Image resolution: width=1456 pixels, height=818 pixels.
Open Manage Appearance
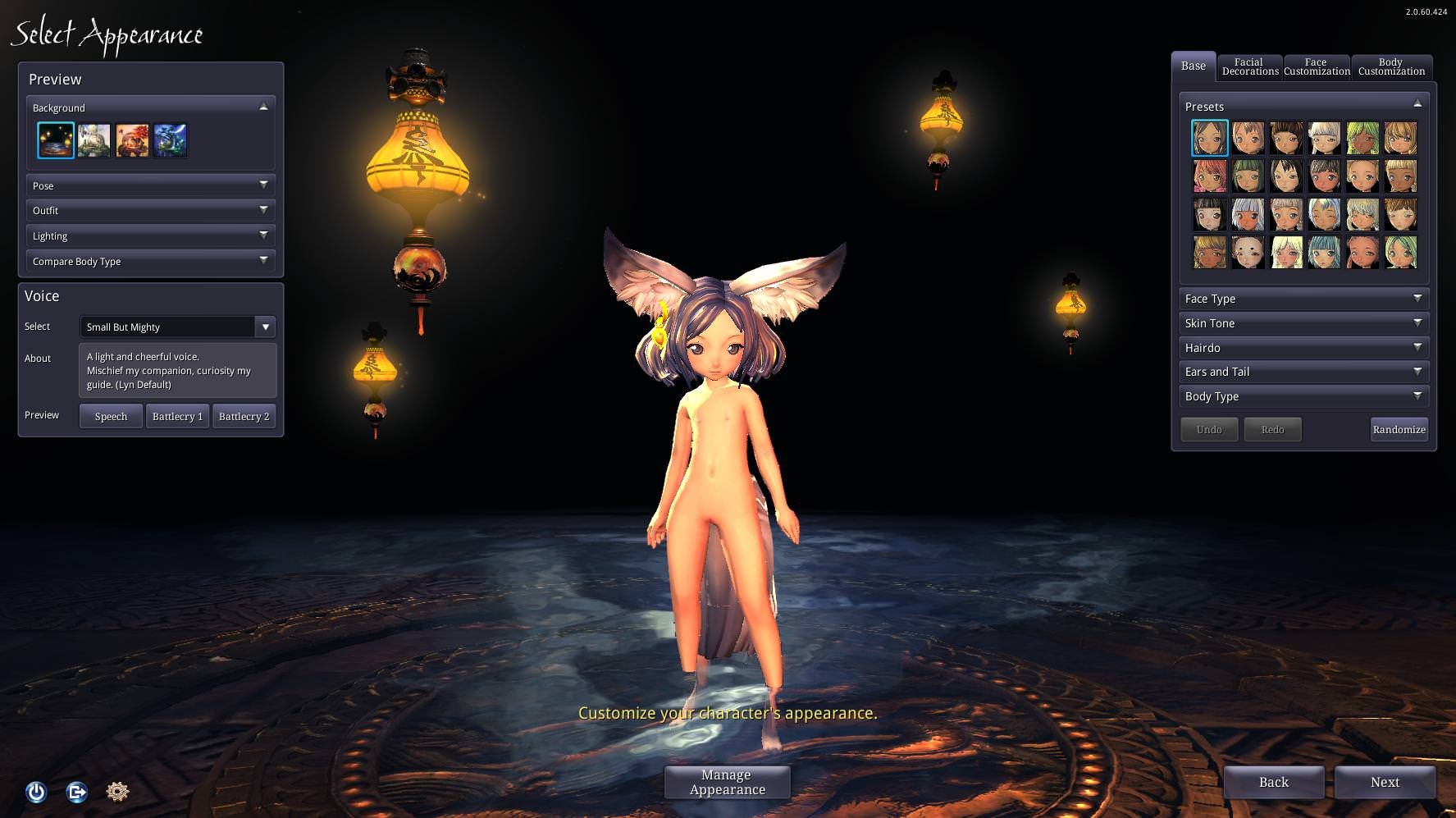coord(727,782)
